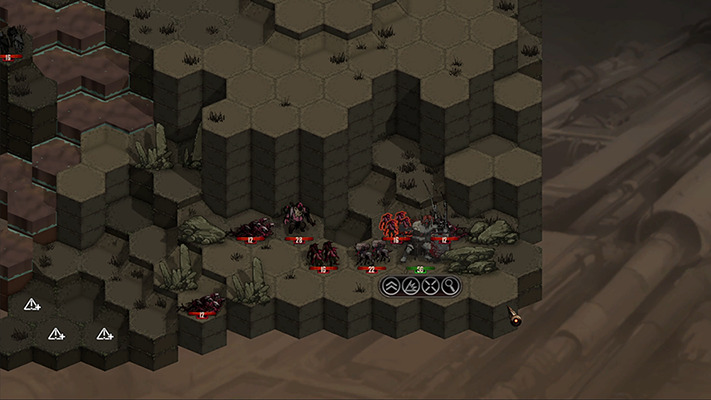Inspect the unit with the magnifying glass

pos(451,287)
